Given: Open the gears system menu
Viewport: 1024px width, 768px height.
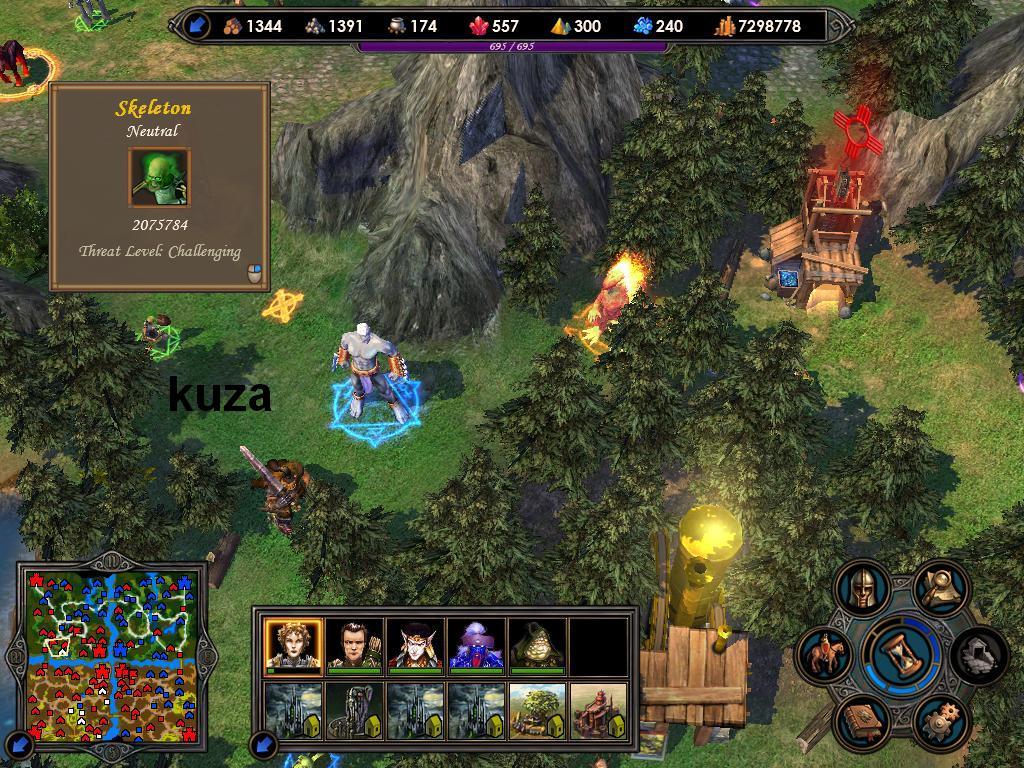Looking at the screenshot, I should (940, 719).
